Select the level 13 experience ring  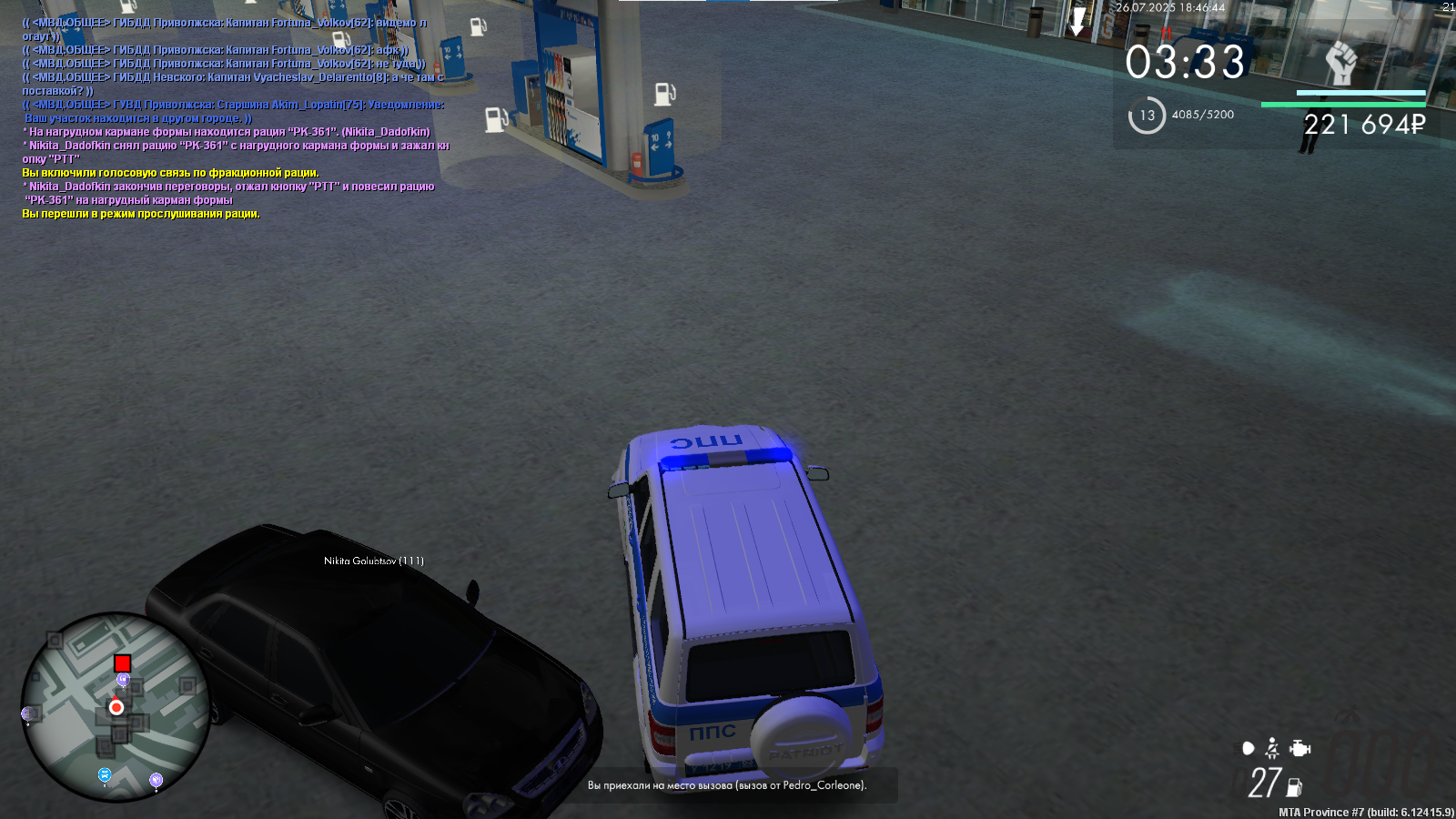(x=1147, y=116)
